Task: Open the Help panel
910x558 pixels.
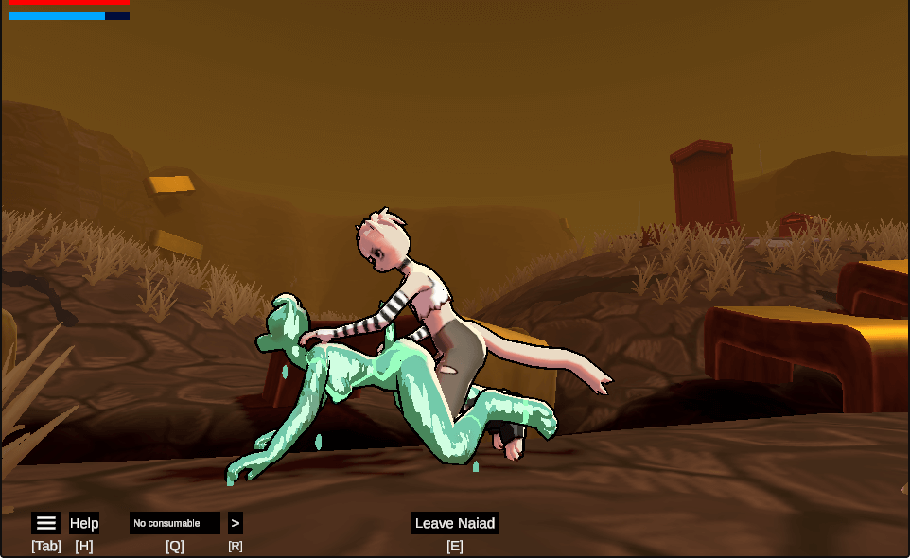Action: [x=84, y=523]
